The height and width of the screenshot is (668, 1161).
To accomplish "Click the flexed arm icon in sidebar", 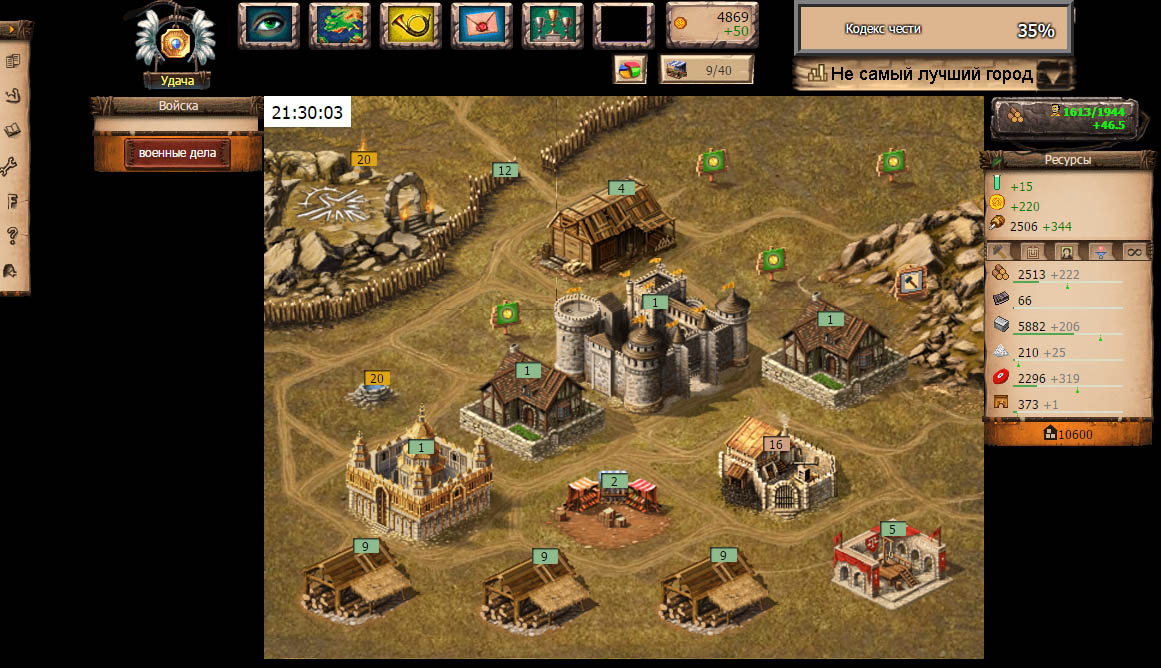I will (13, 96).
